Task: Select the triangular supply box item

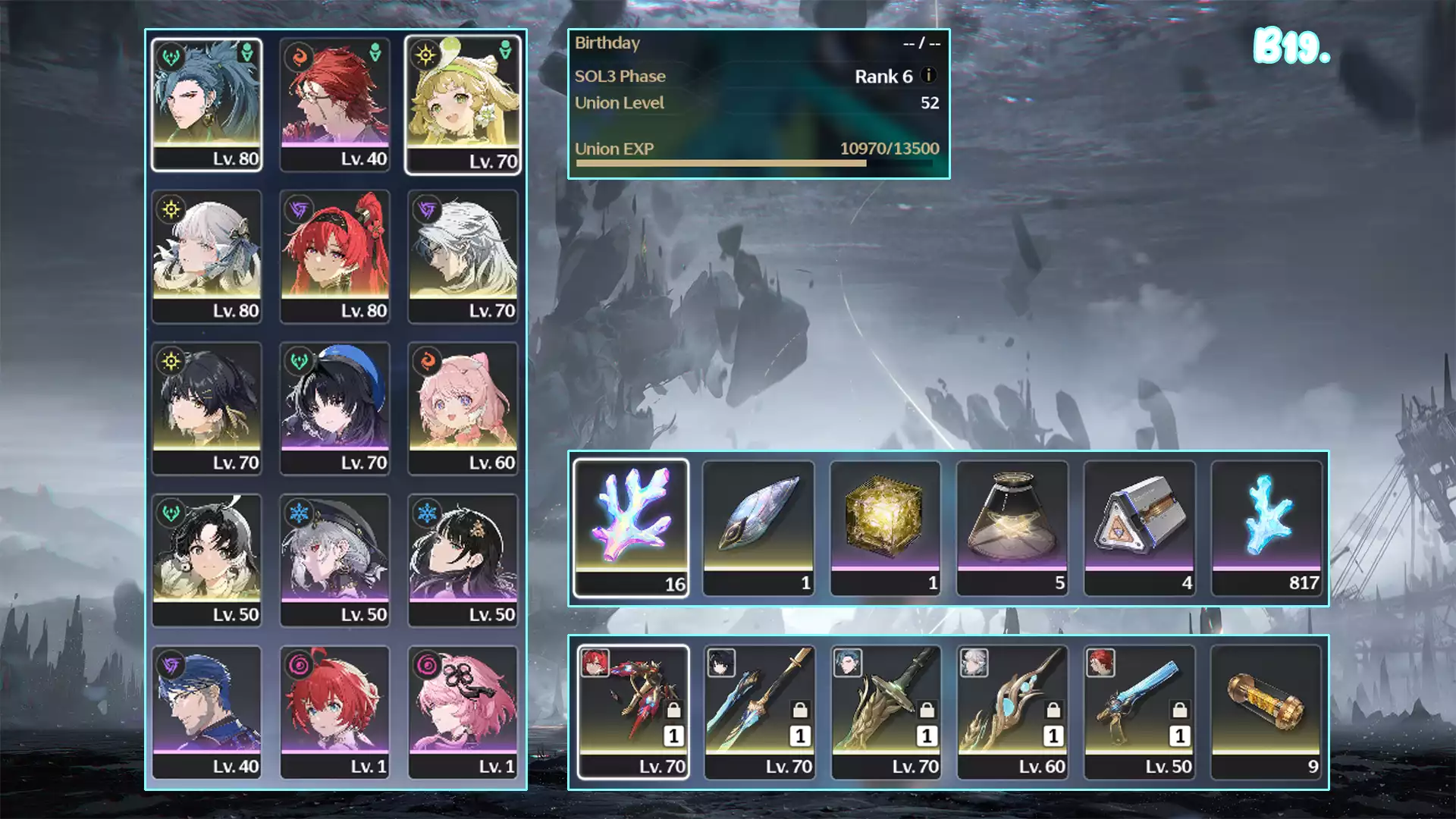Action: (1139, 527)
